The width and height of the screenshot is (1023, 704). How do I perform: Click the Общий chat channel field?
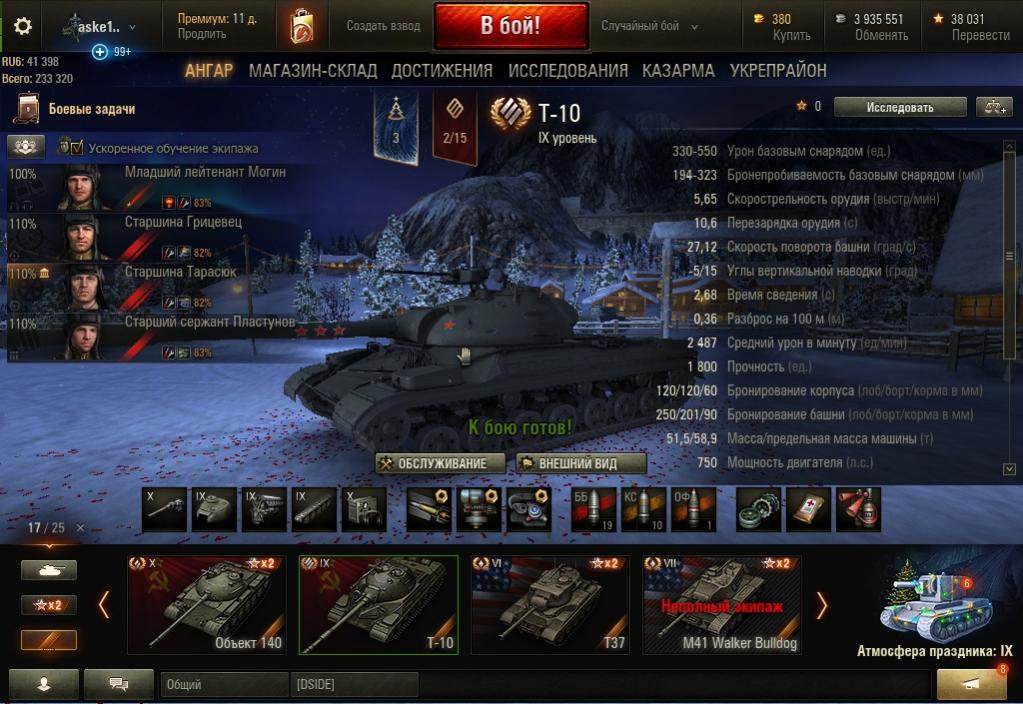pyautogui.click(x=222, y=685)
